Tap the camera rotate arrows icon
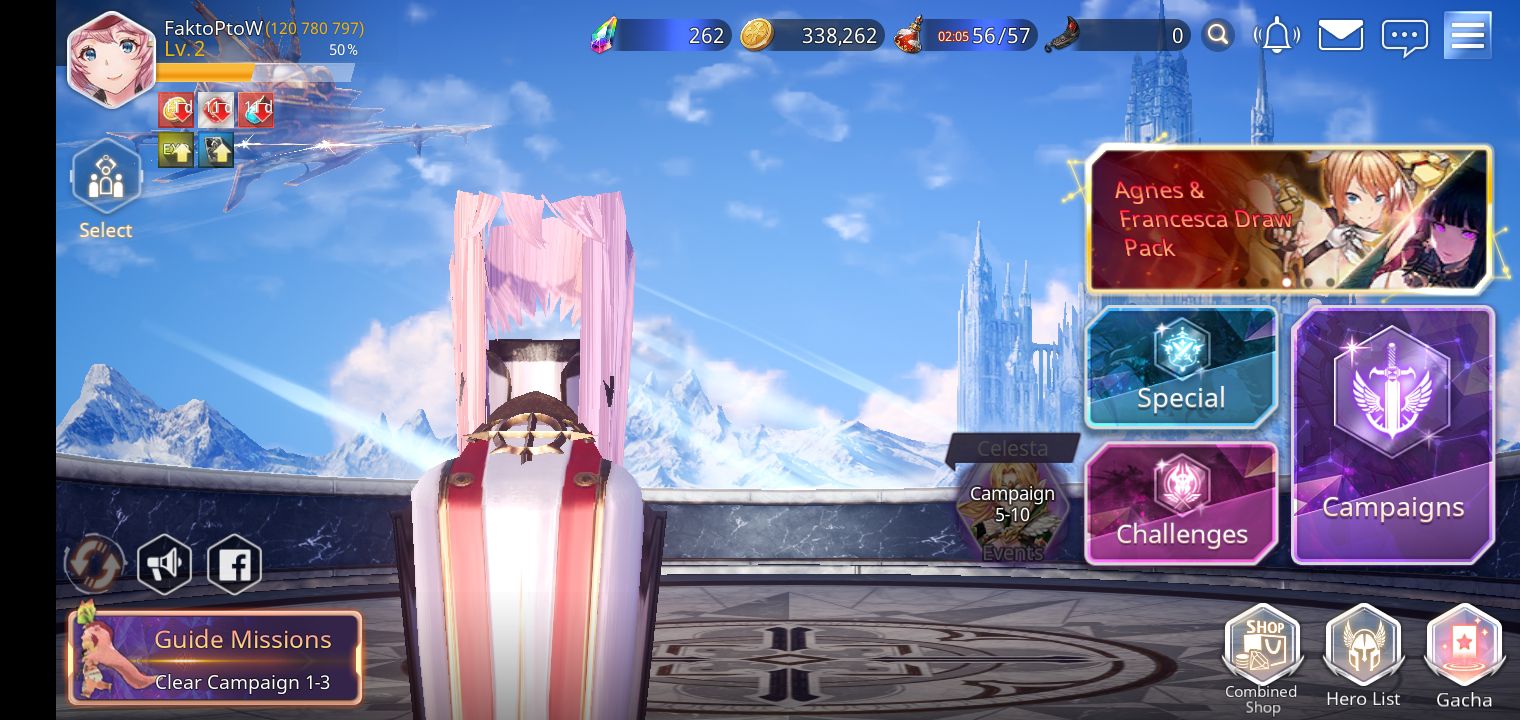 95,563
